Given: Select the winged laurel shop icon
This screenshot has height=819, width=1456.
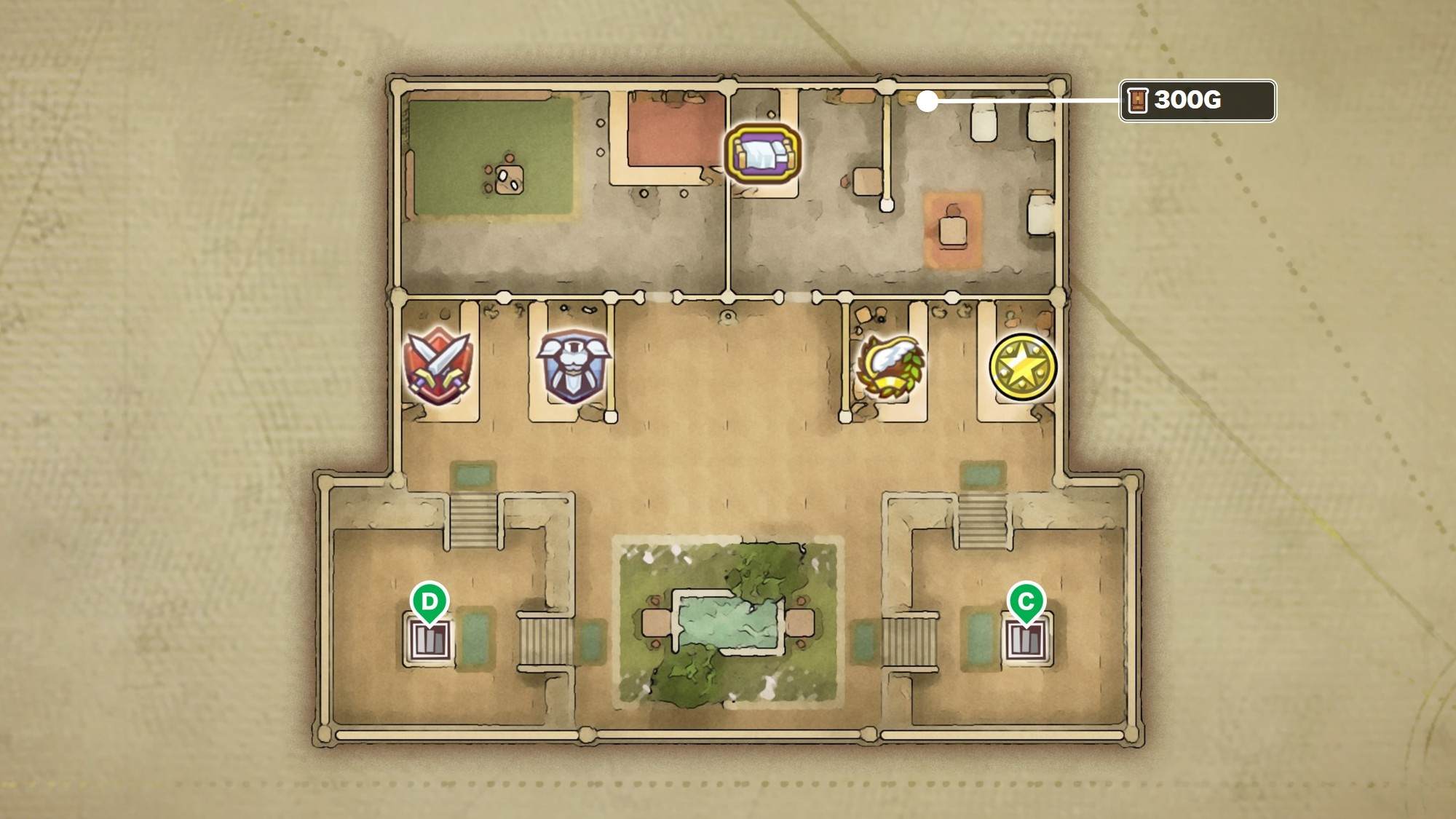Looking at the screenshot, I should point(891,367).
